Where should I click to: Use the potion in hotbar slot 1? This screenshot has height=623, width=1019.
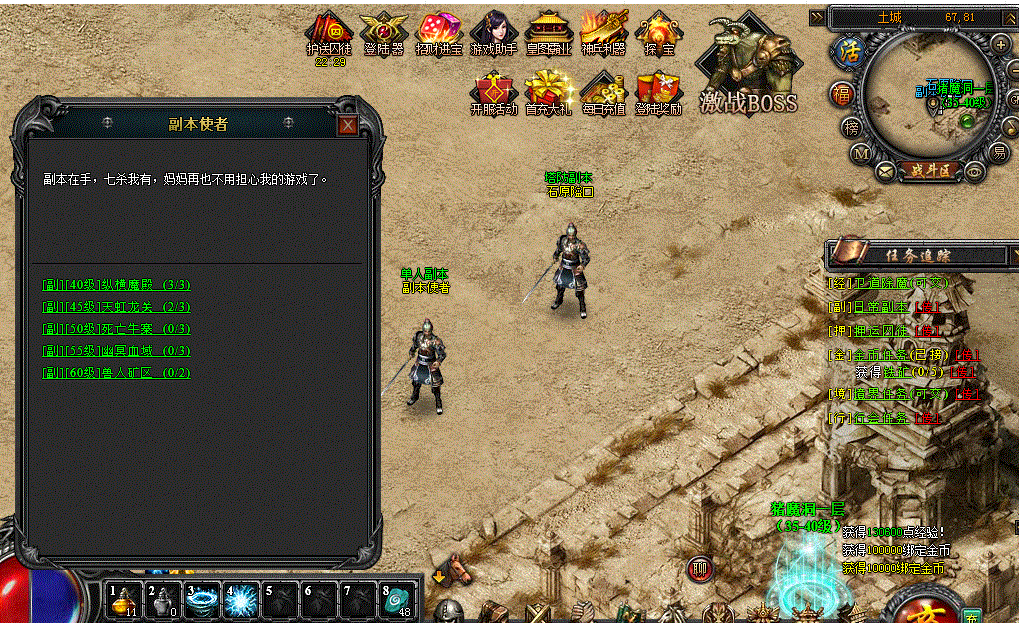point(125,600)
